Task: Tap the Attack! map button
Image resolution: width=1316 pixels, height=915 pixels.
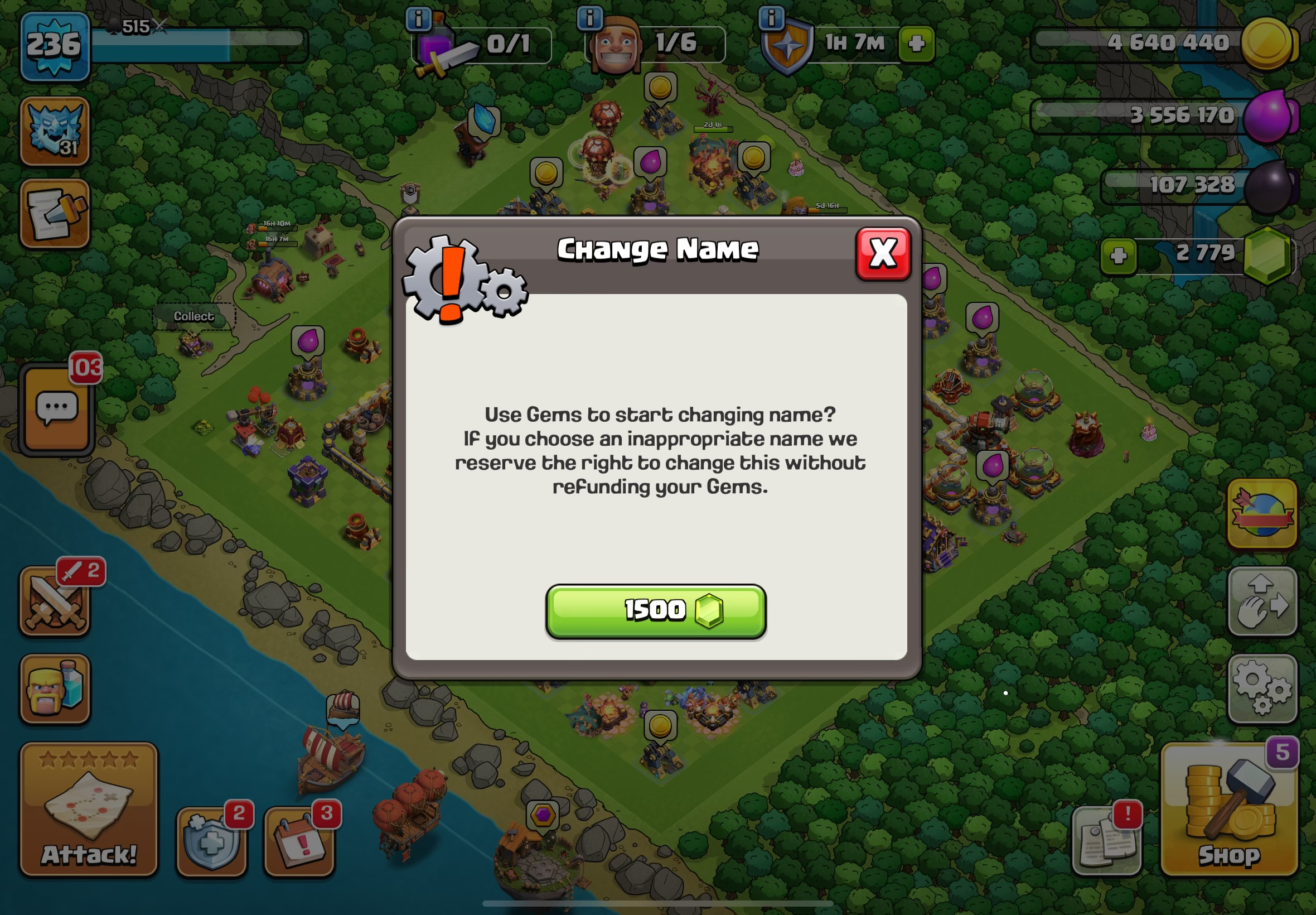Action: tap(89, 808)
